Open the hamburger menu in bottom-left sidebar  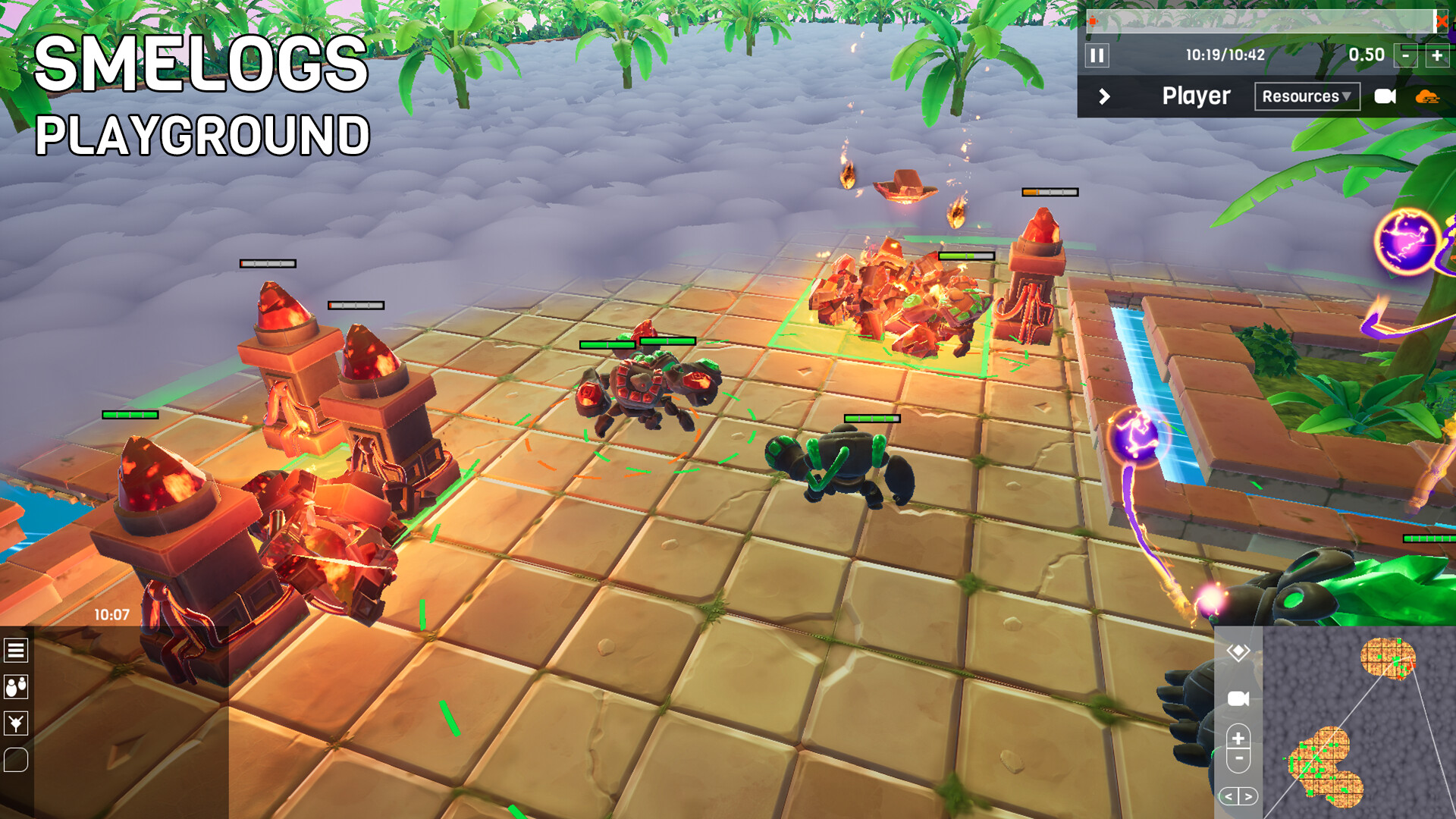[x=17, y=651]
